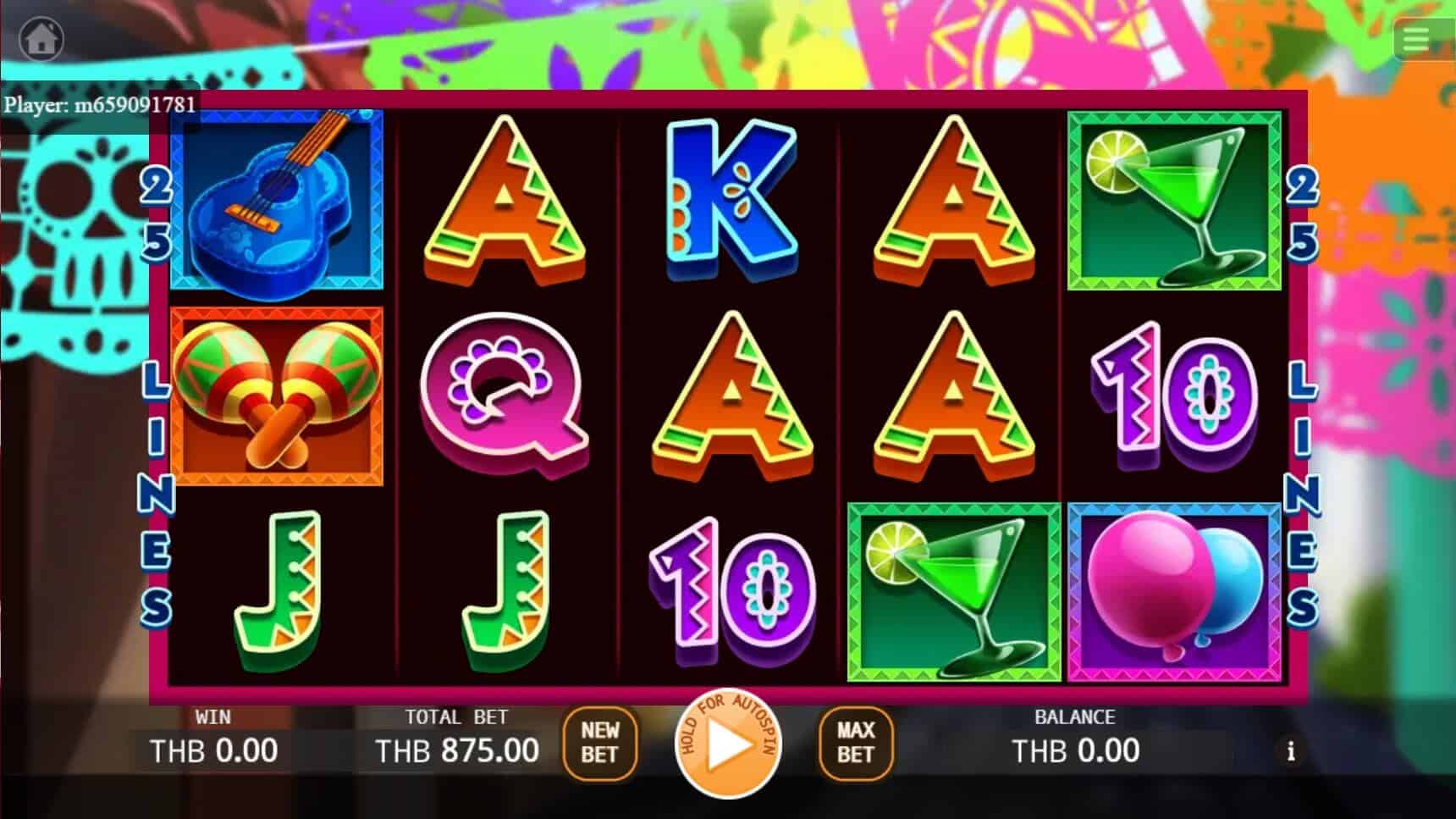Viewport: 1456px width, 819px height.
Task: Click the Player m659091781 label
Action: pos(102,105)
